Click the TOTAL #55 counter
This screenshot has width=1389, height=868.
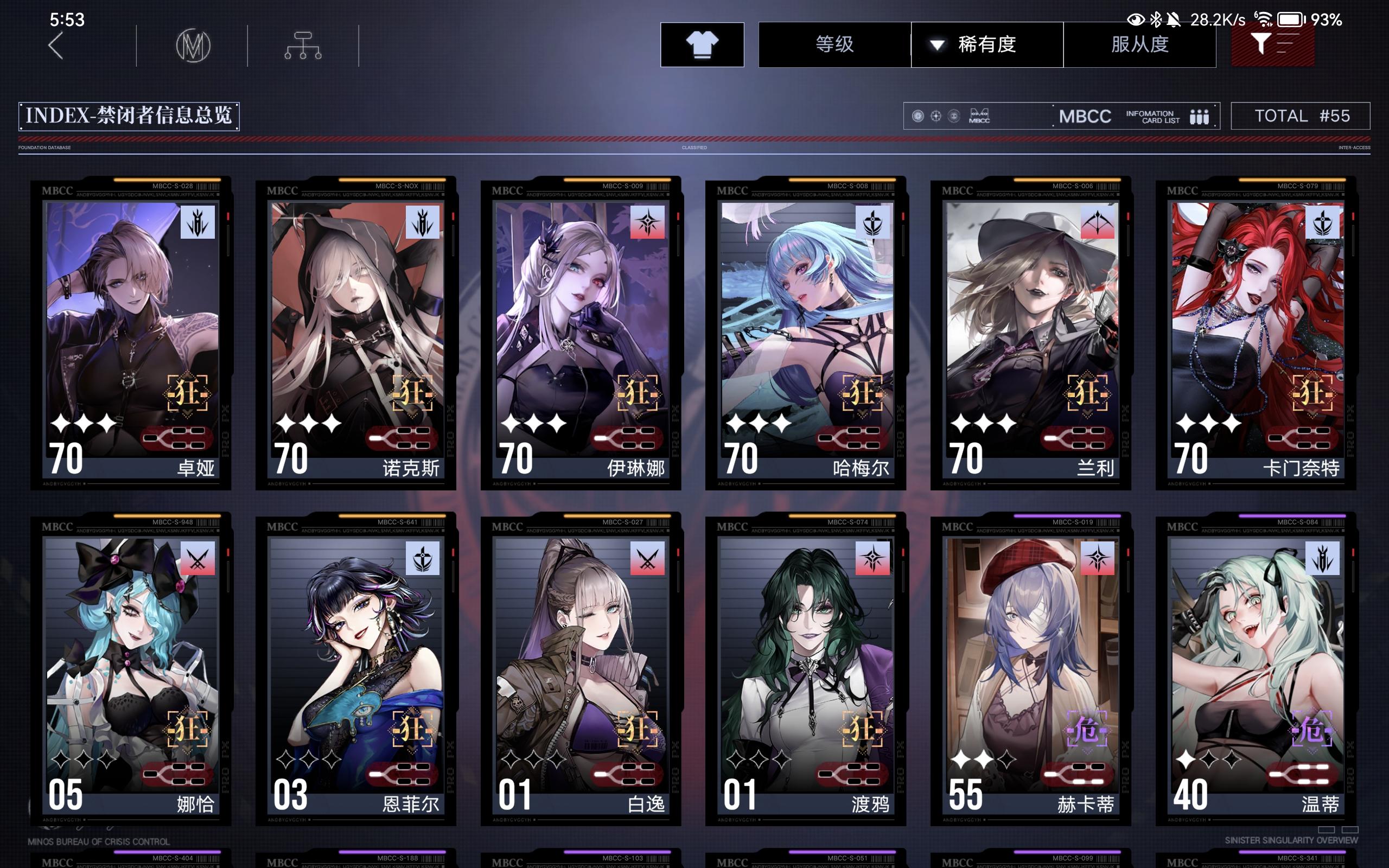click(1301, 116)
